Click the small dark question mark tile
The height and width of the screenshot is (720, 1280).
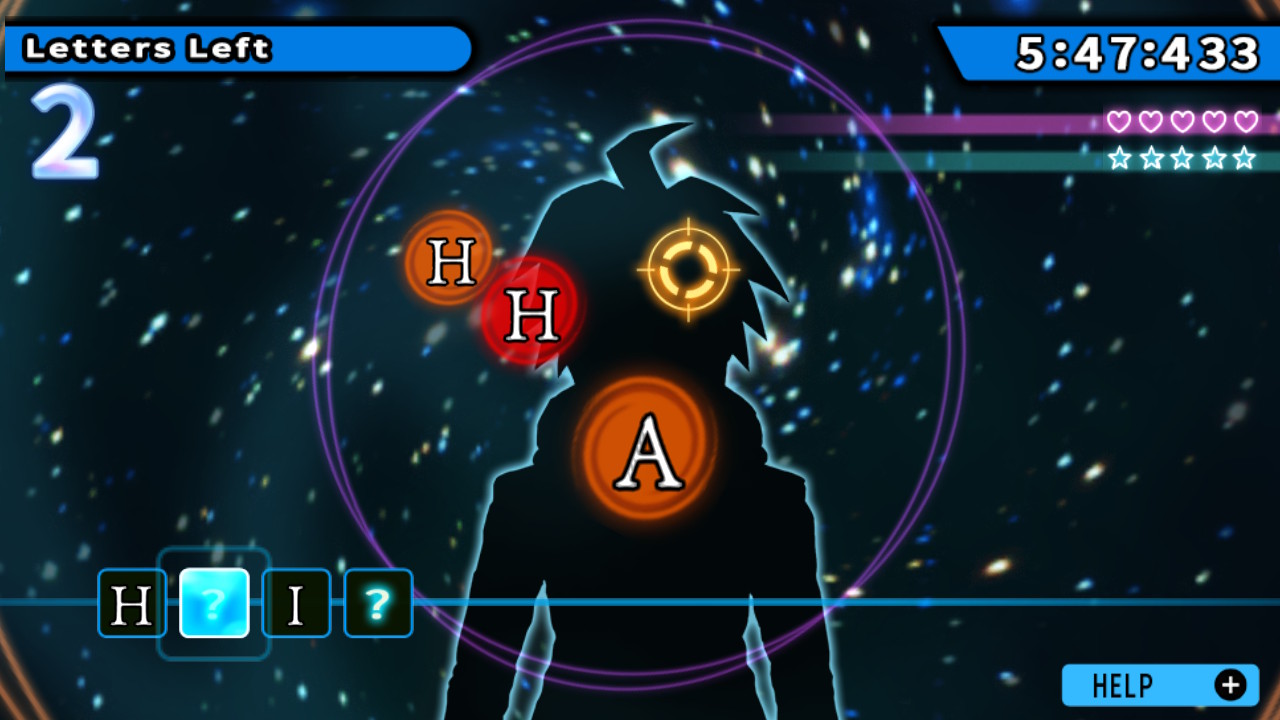pyautogui.click(x=378, y=603)
